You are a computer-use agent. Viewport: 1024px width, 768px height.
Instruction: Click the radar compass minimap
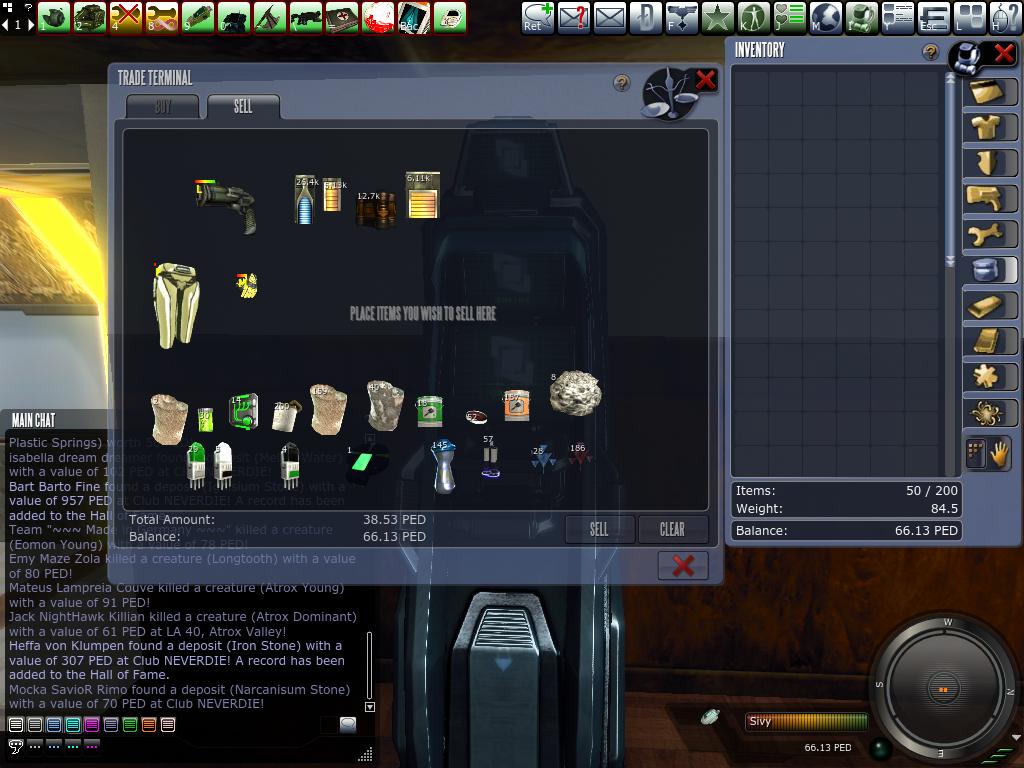[x=943, y=690]
